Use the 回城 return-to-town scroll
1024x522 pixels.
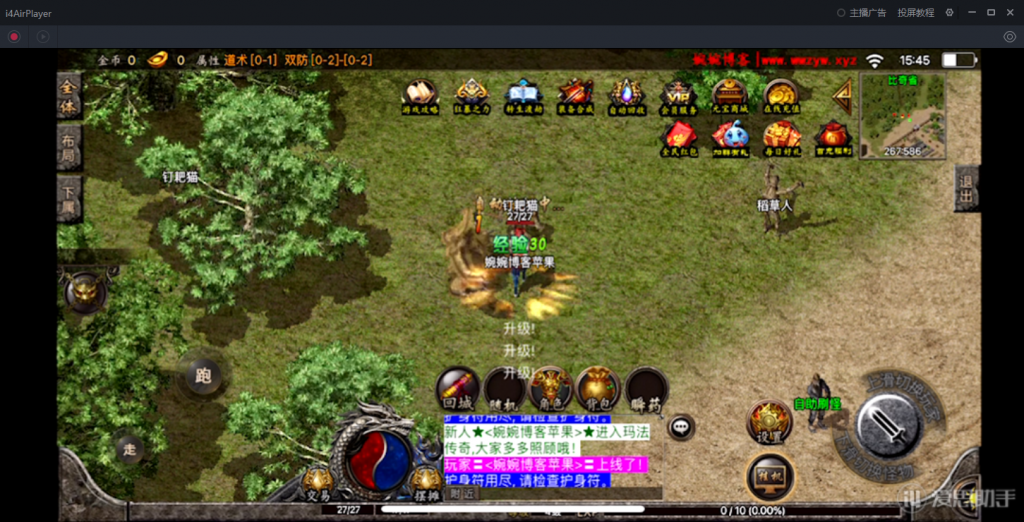pos(456,389)
